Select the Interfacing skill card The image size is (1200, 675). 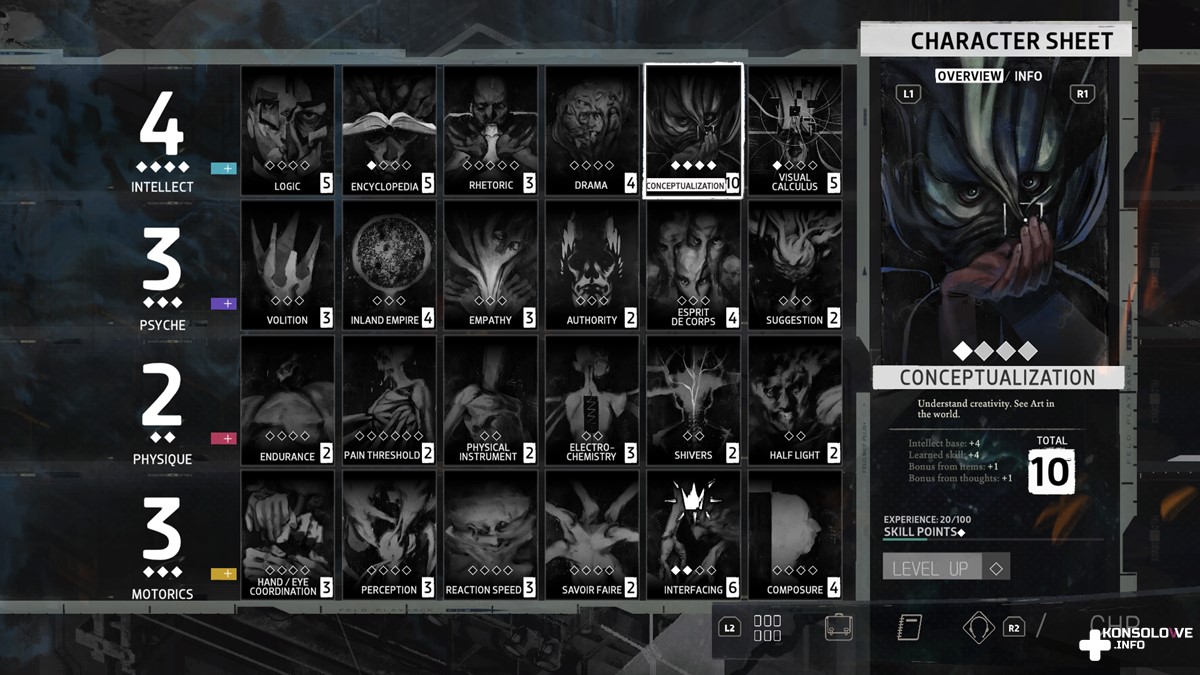tap(693, 535)
